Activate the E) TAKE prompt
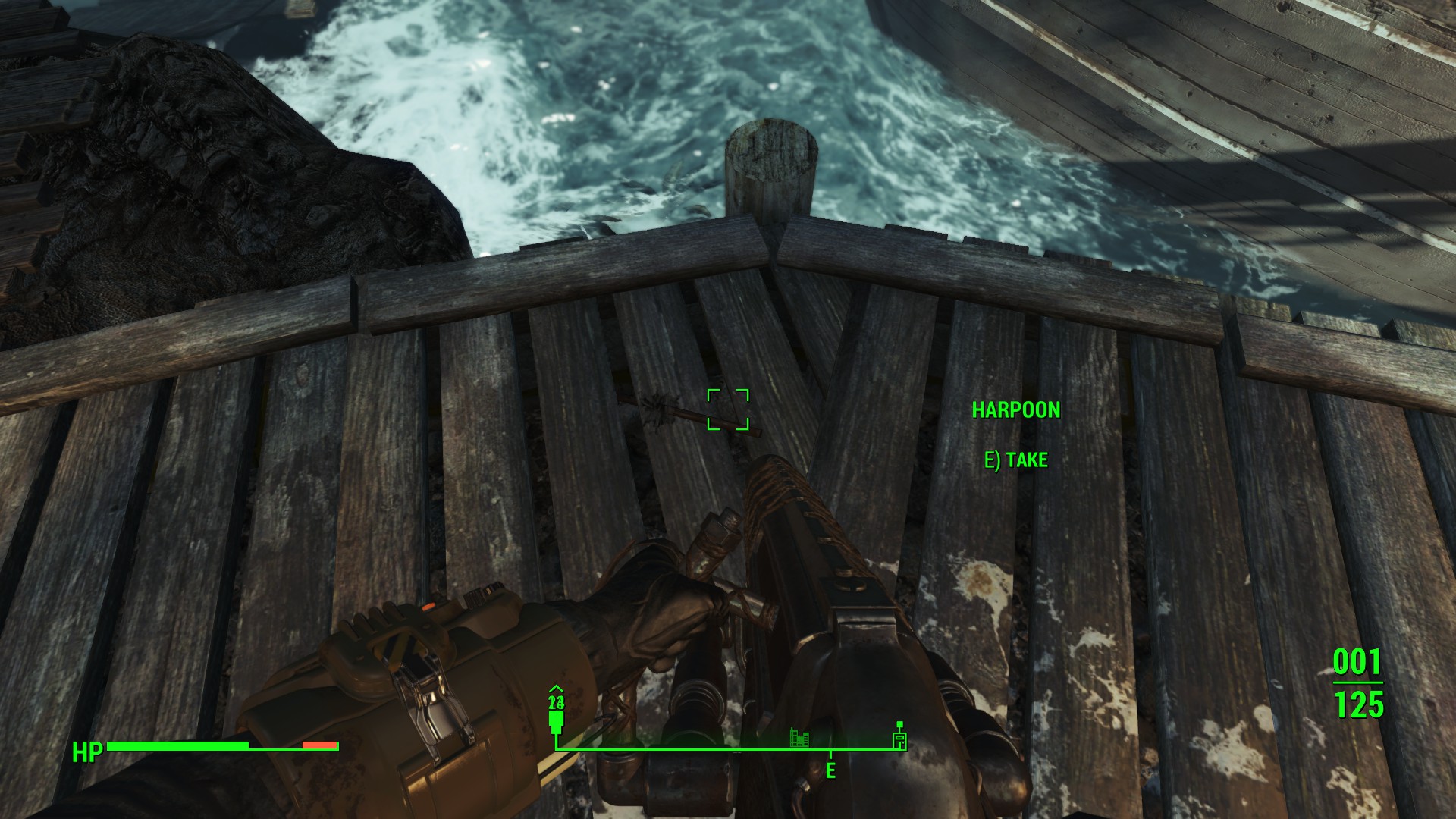This screenshot has width=1456, height=819. pos(1016,460)
